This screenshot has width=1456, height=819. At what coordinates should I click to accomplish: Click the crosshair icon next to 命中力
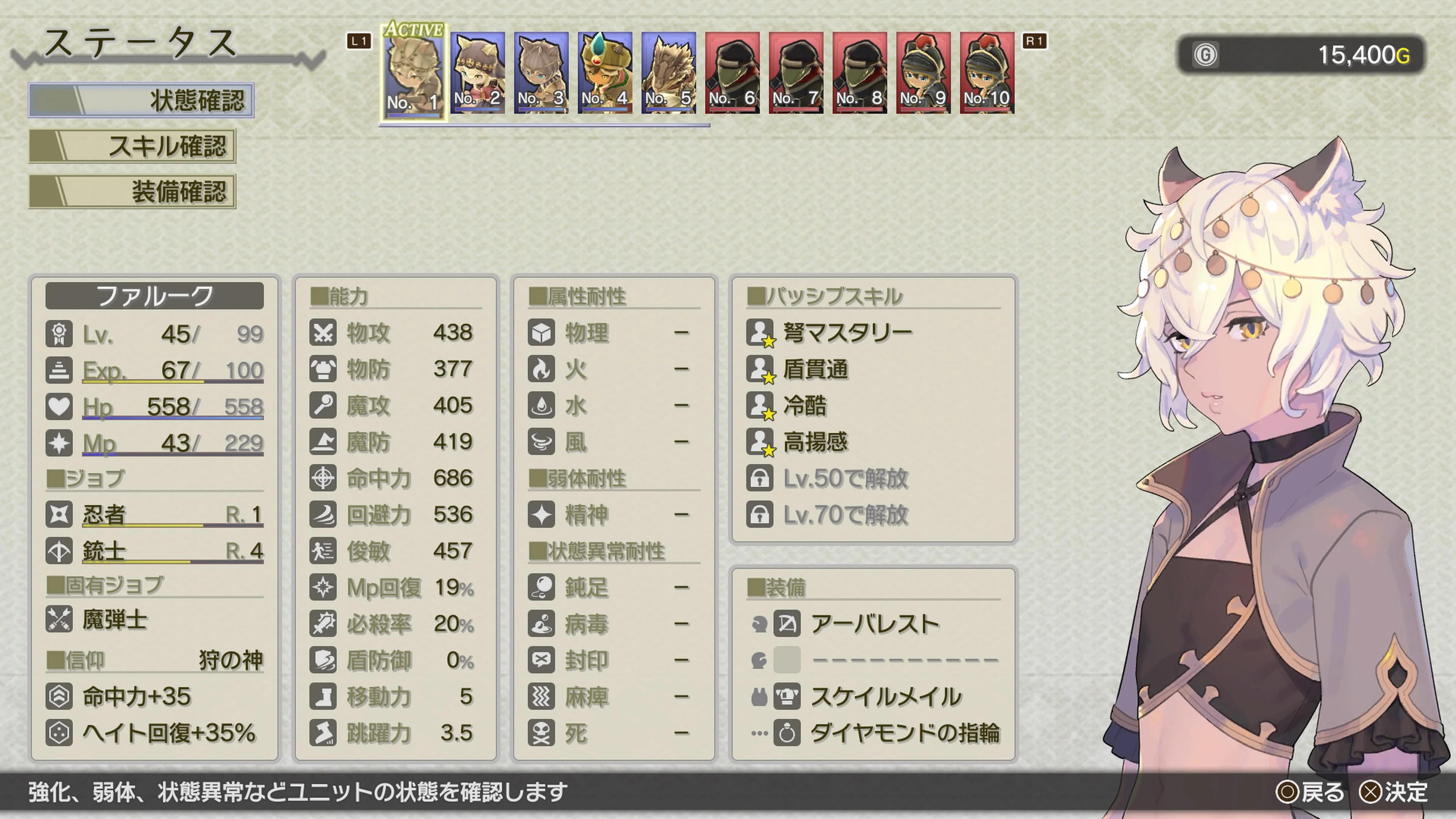(323, 478)
